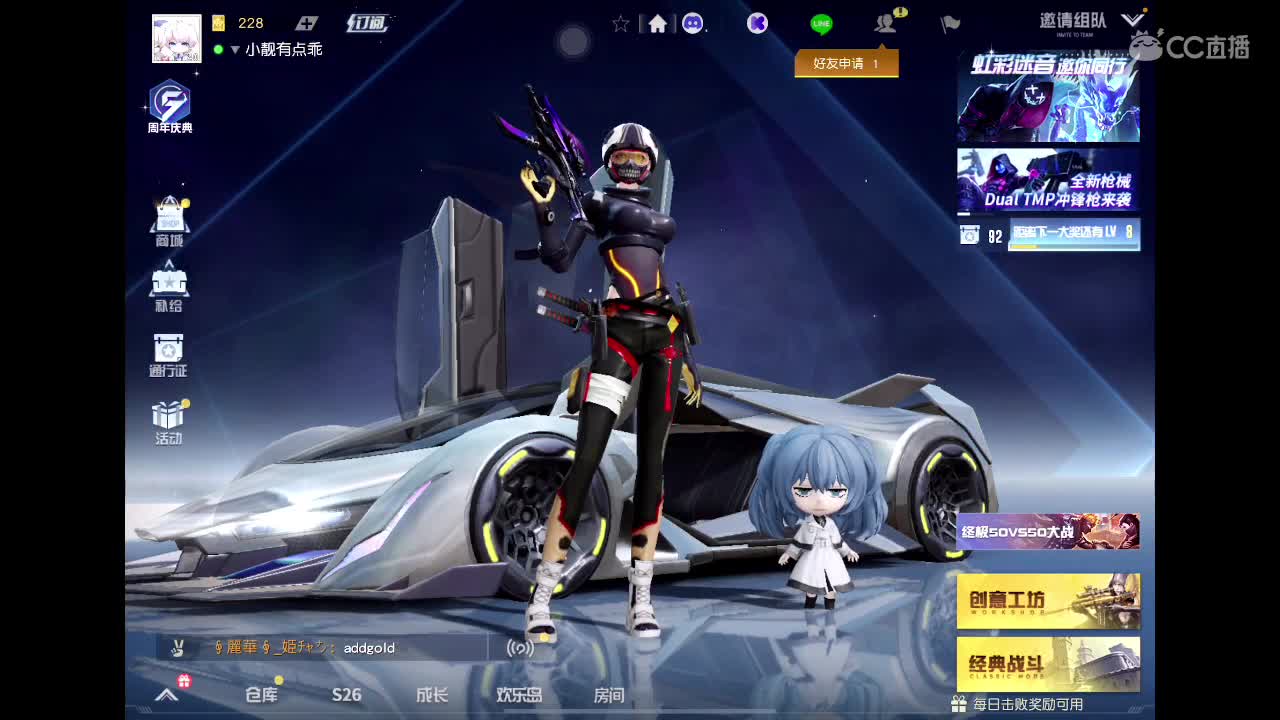Open the 好友申请 friend request notification

coord(846,62)
